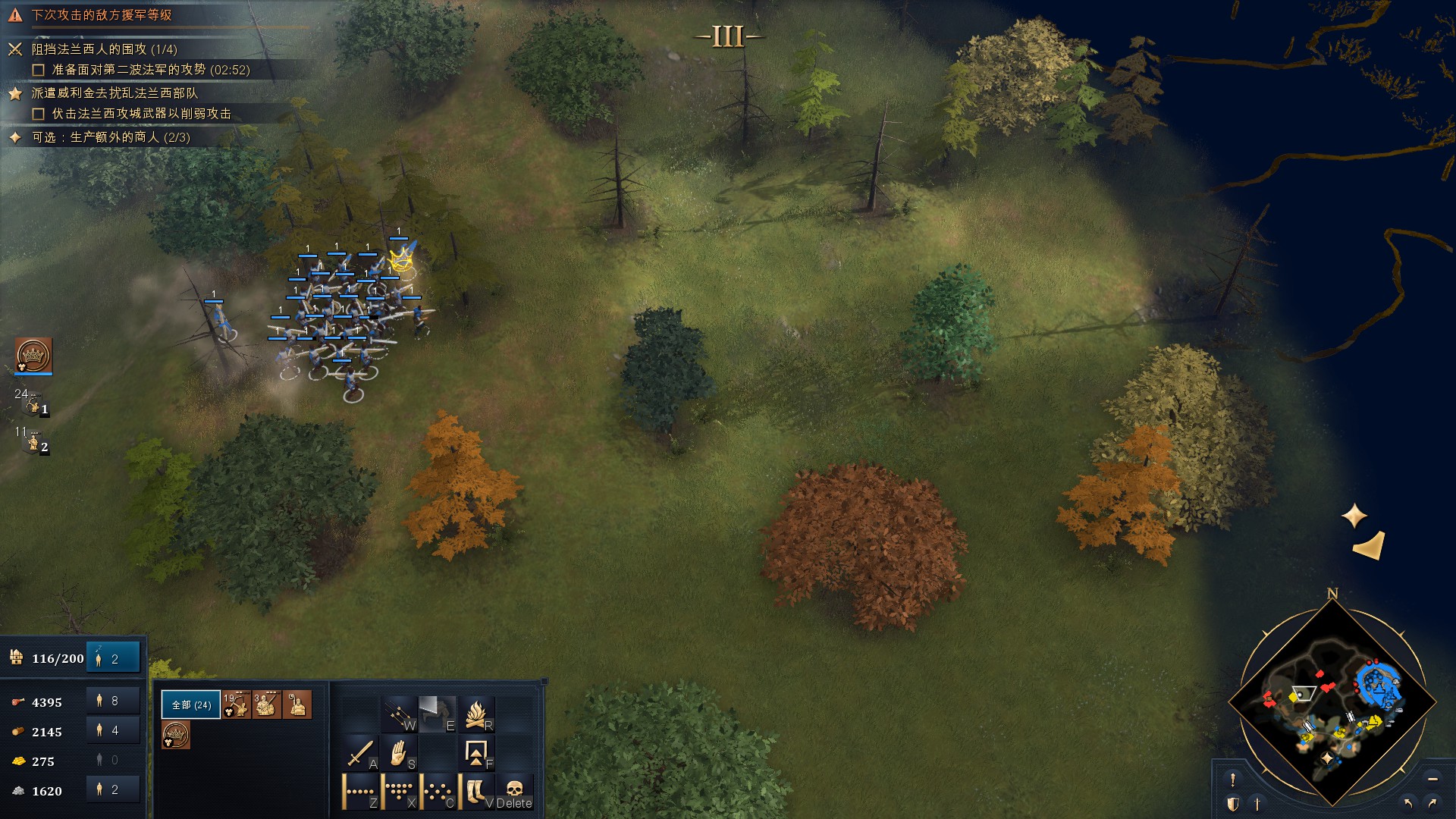Select the archer group of 19
1456x819 pixels.
[x=237, y=704]
